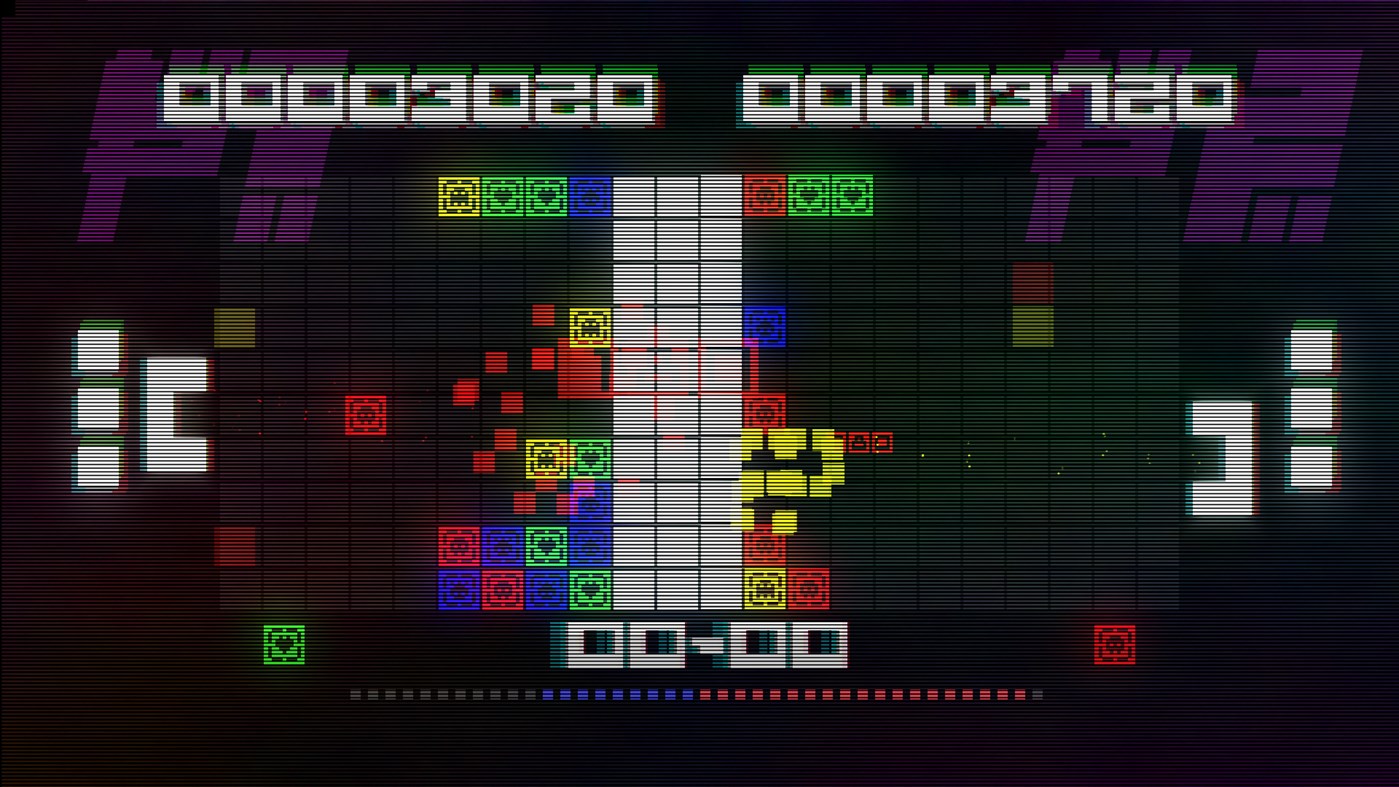Click the red invader block near the bottom-right corner

pos(1113,645)
